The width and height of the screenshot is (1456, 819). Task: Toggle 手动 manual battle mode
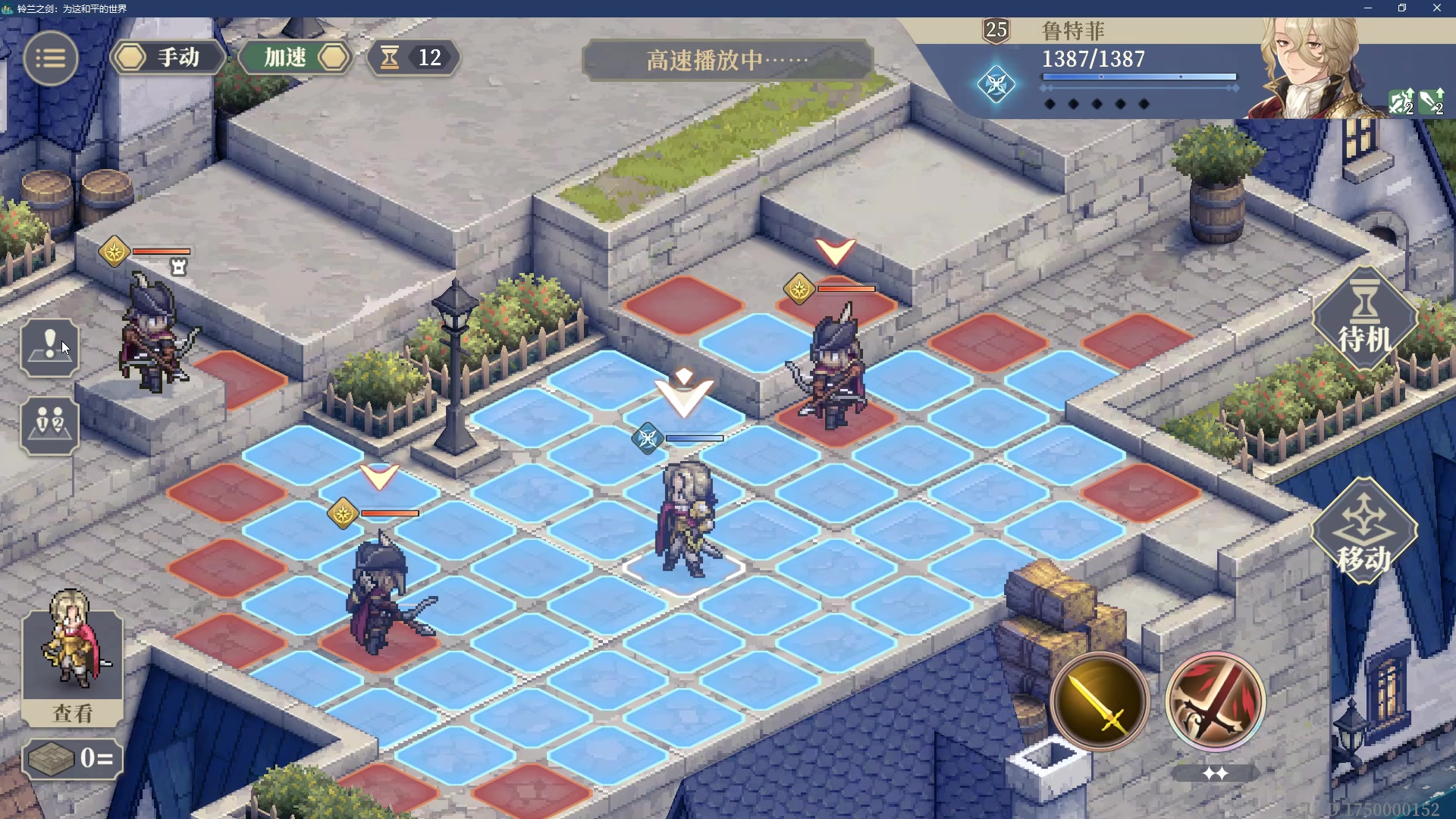(168, 58)
